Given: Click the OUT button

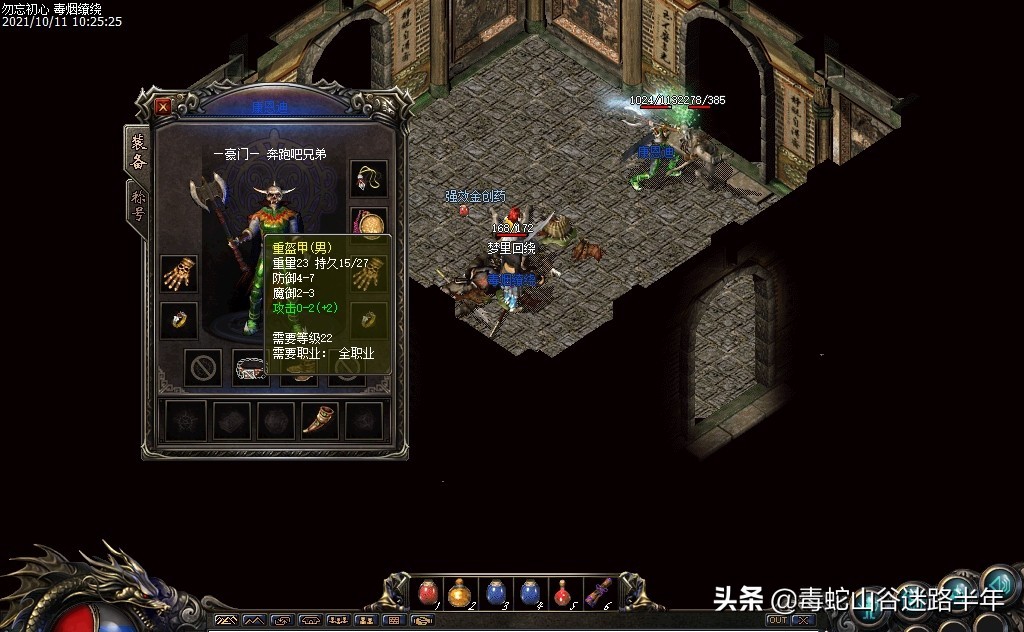Looking at the screenshot, I should (x=776, y=621).
